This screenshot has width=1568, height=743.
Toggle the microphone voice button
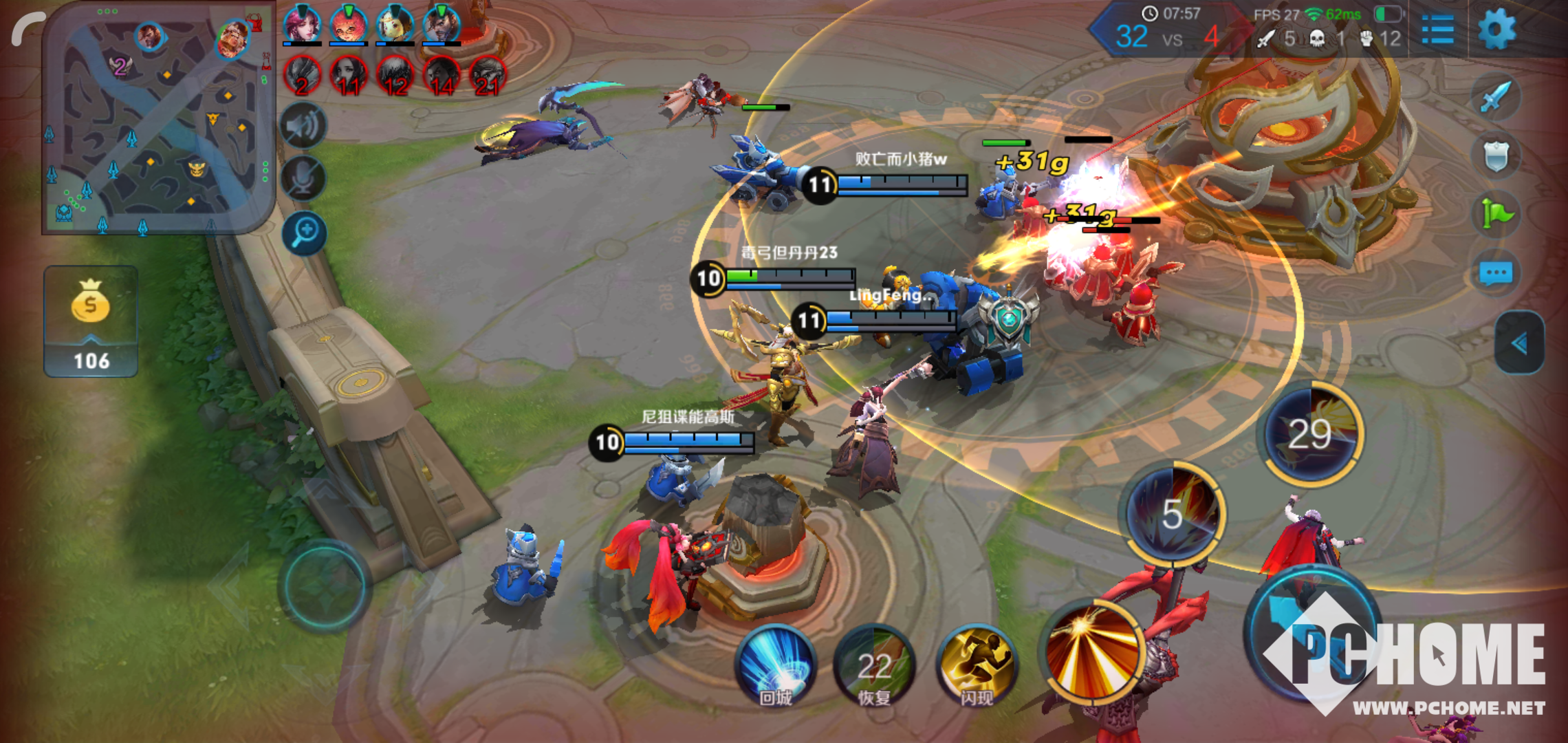pos(304,179)
